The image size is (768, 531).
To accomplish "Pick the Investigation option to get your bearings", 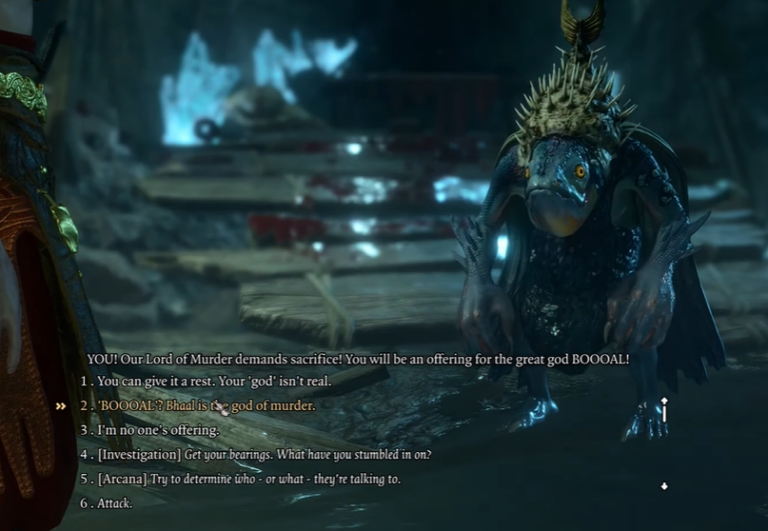I will (x=264, y=454).
